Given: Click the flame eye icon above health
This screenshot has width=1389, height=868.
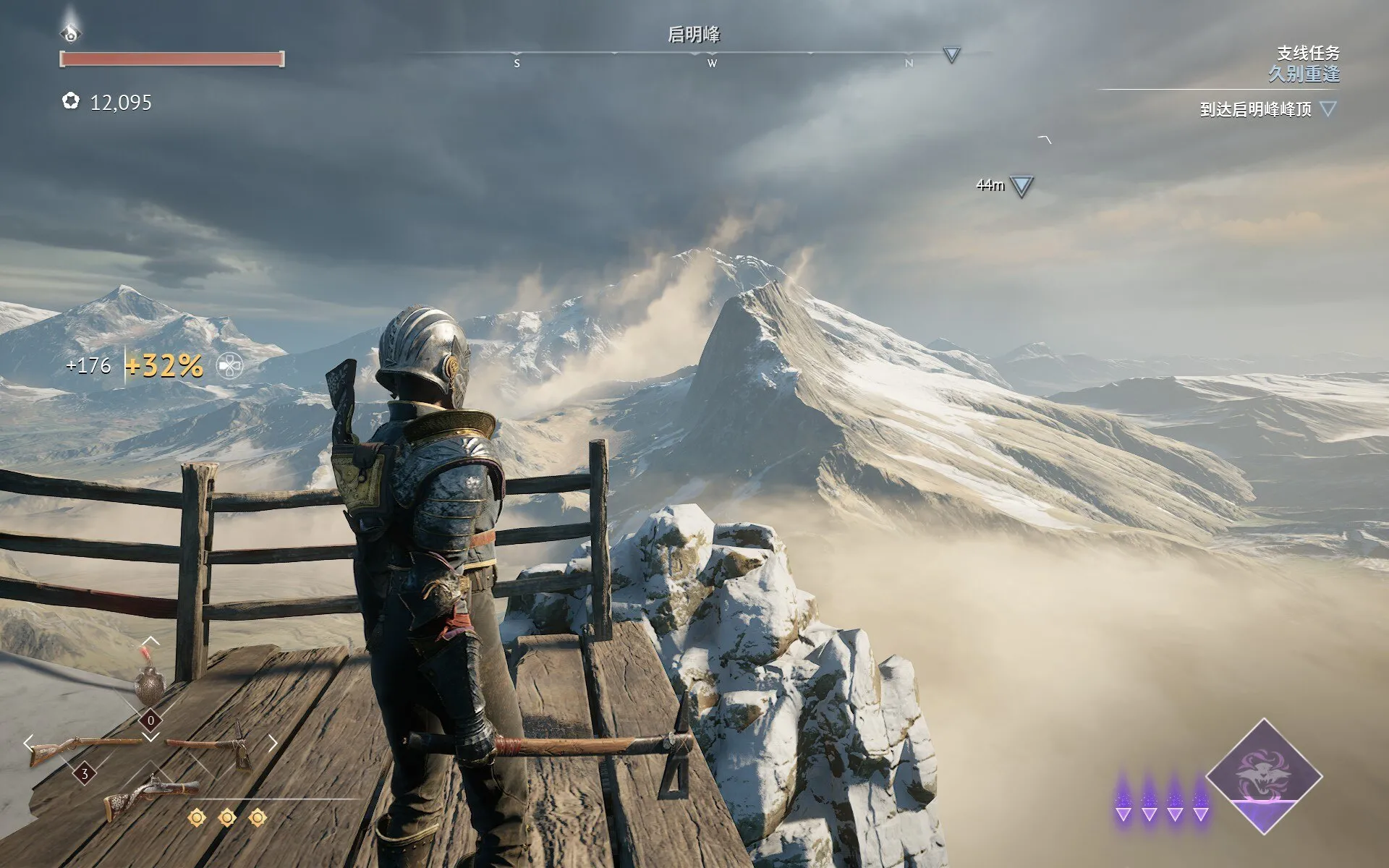Looking at the screenshot, I should pyautogui.click(x=70, y=30).
